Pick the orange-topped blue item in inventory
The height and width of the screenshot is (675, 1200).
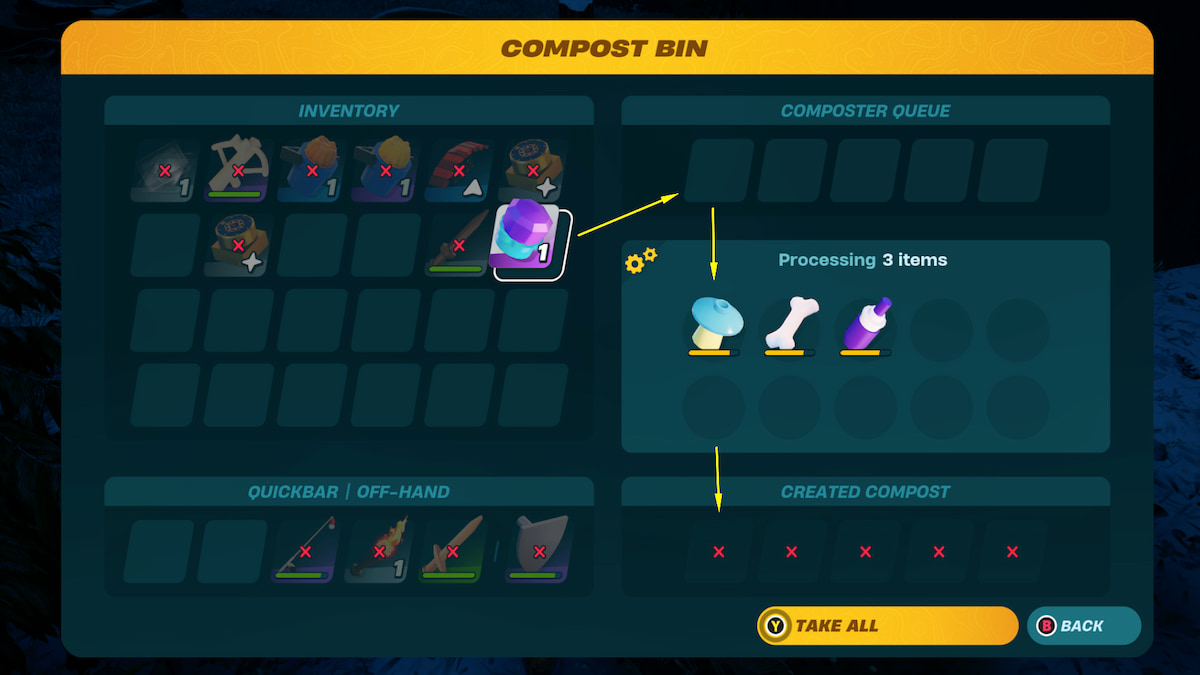[x=312, y=170]
